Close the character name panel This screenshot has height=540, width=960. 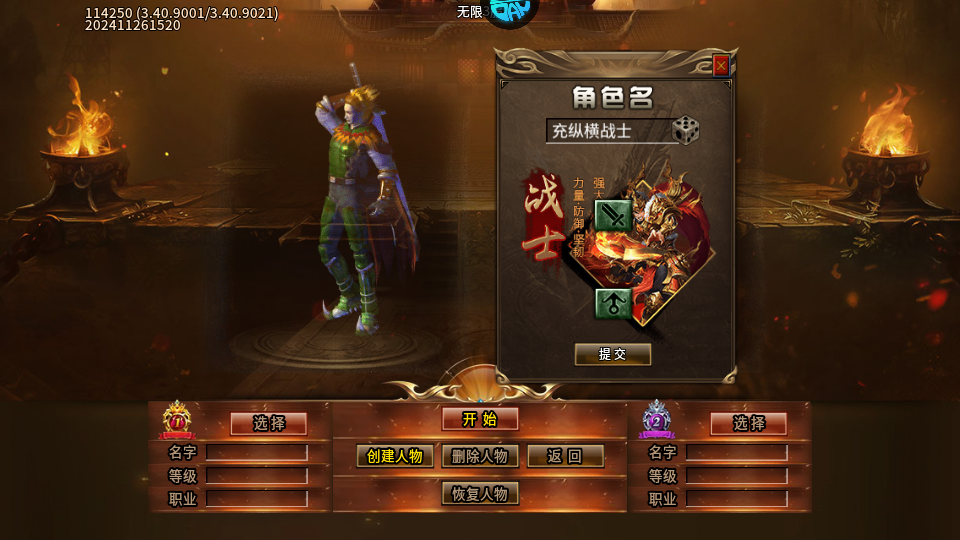pyautogui.click(x=721, y=66)
